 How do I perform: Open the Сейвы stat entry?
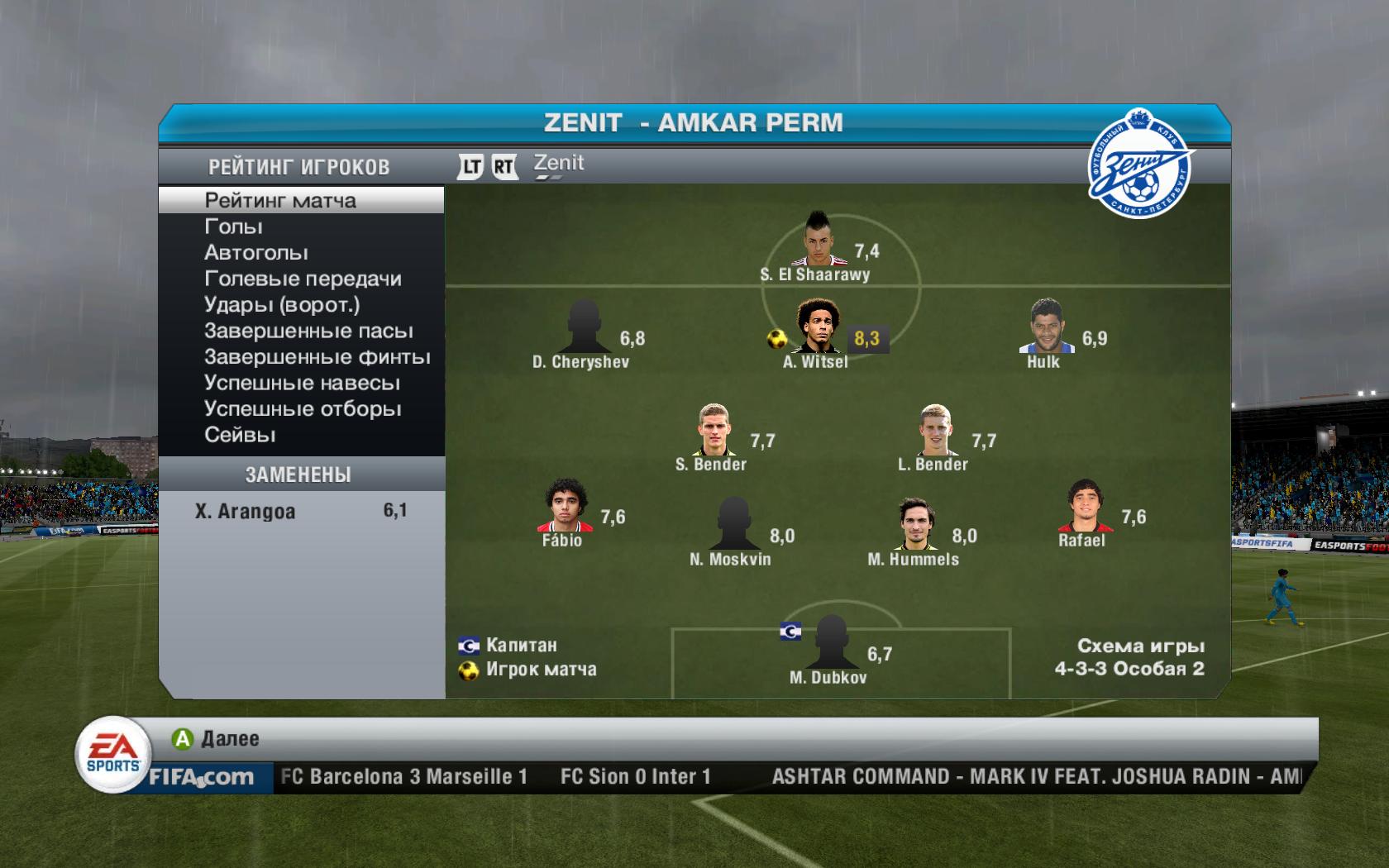240,435
